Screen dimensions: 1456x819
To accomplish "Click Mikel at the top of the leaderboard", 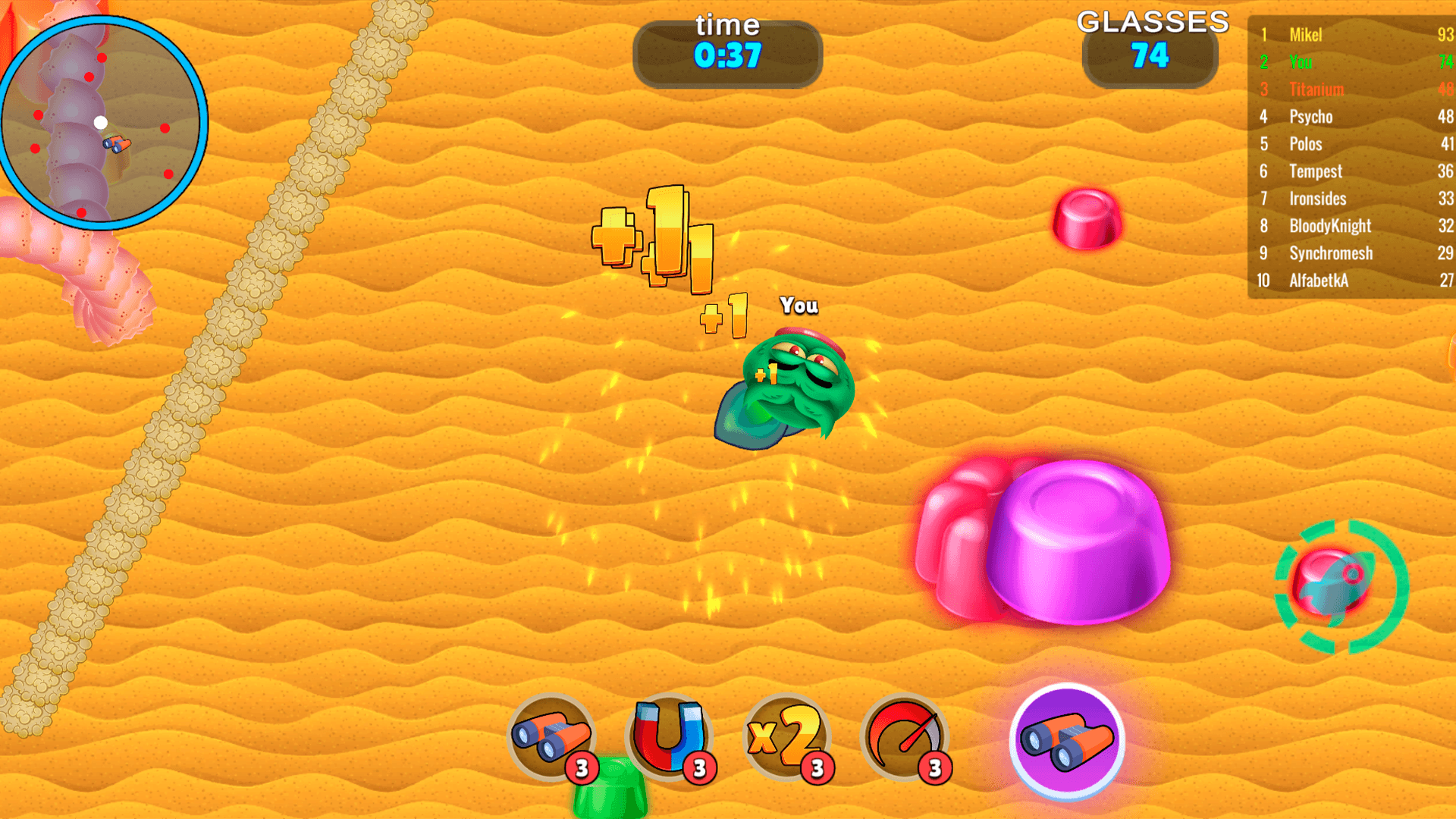I will pos(1304,35).
